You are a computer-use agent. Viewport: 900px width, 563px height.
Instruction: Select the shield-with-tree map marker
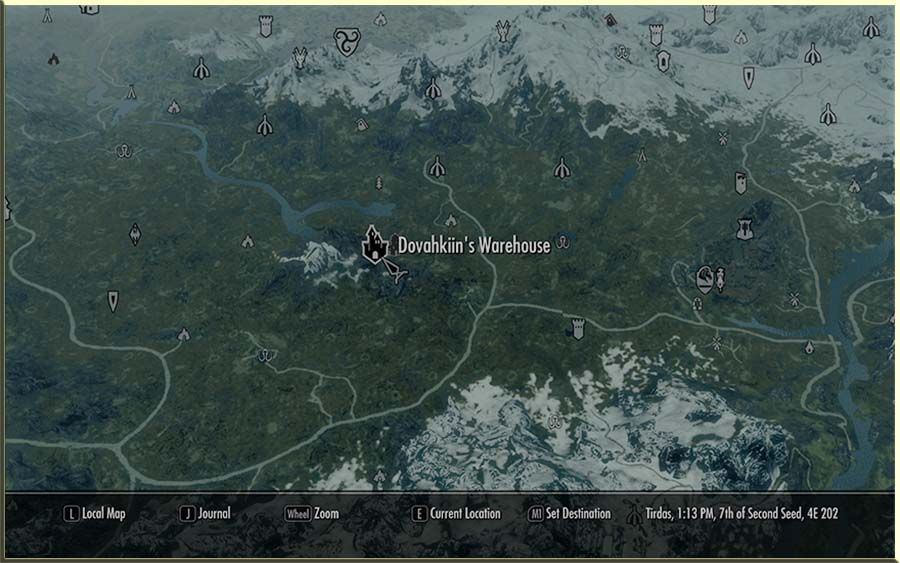(x=743, y=229)
